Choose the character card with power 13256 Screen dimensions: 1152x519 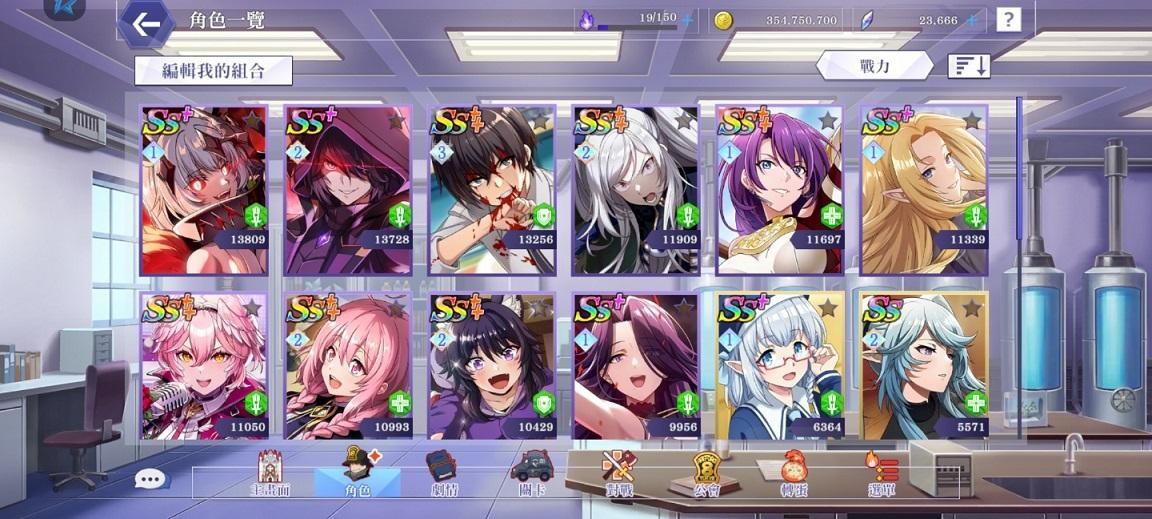[492, 190]
